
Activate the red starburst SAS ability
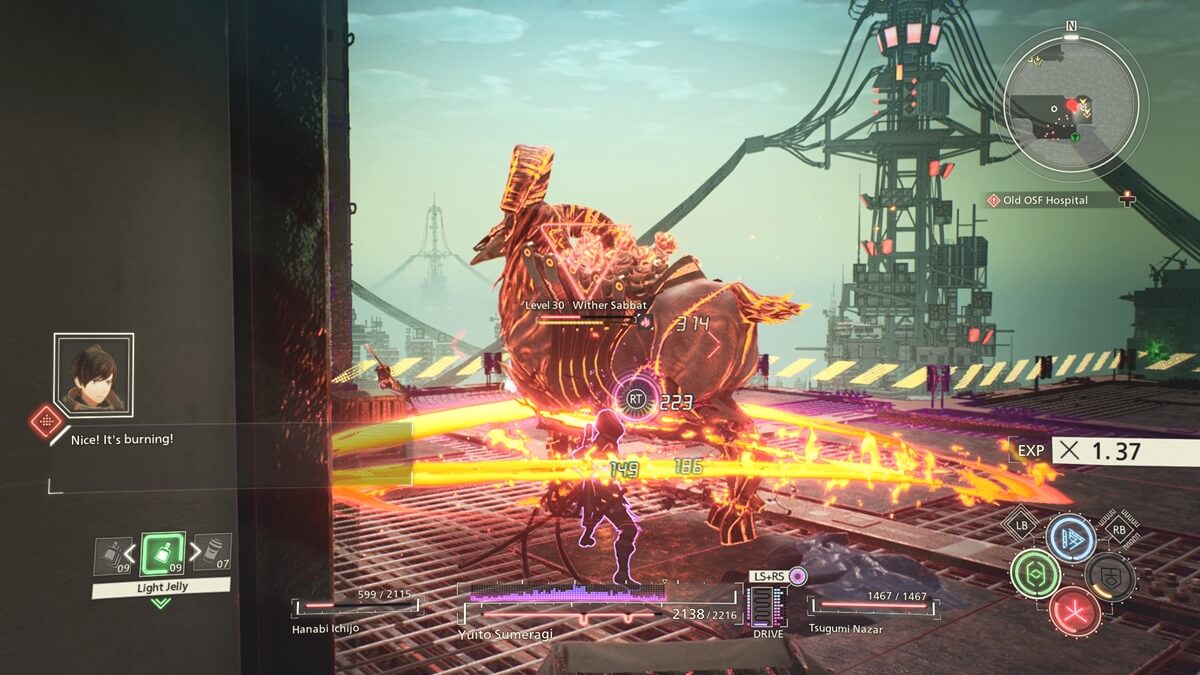pyautogui.click(x=1074, y=611)
